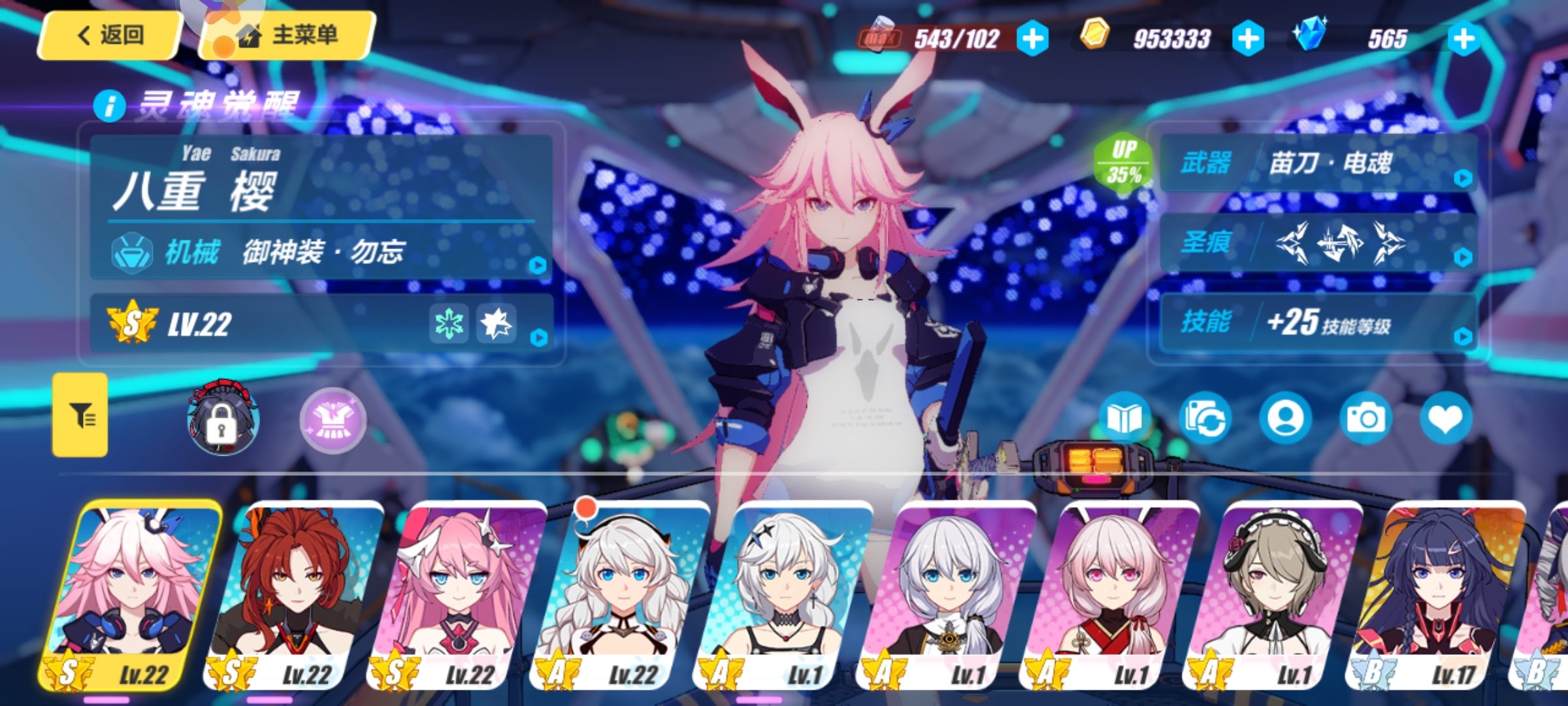Go back with the 返回 button

pyautogui.click(x=110, y=35)
